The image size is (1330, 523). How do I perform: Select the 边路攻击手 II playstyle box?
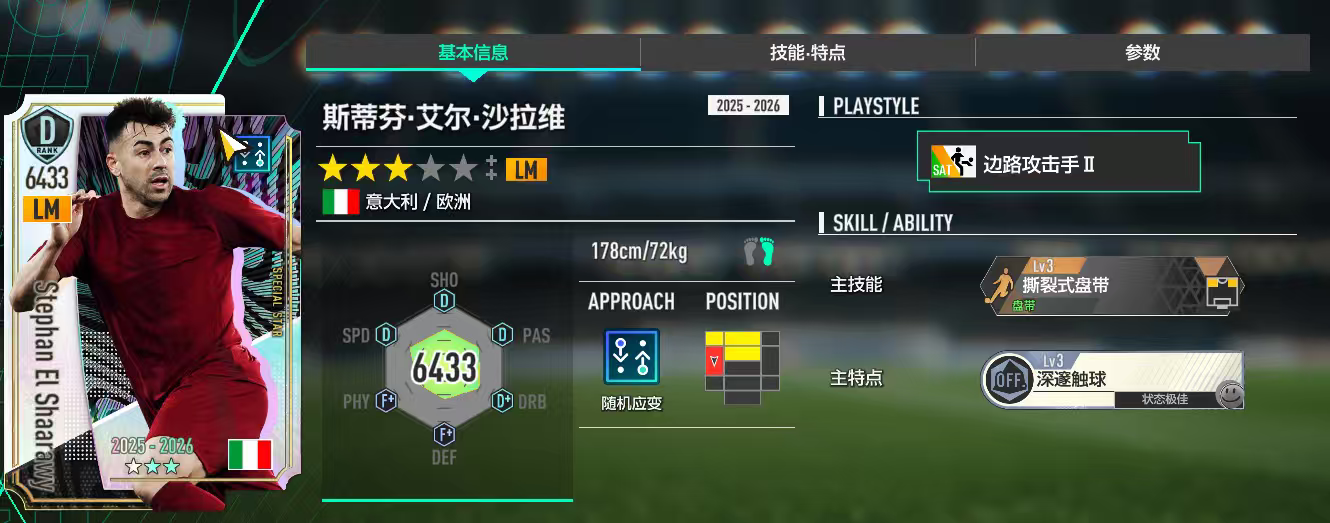click(1058, 163)
